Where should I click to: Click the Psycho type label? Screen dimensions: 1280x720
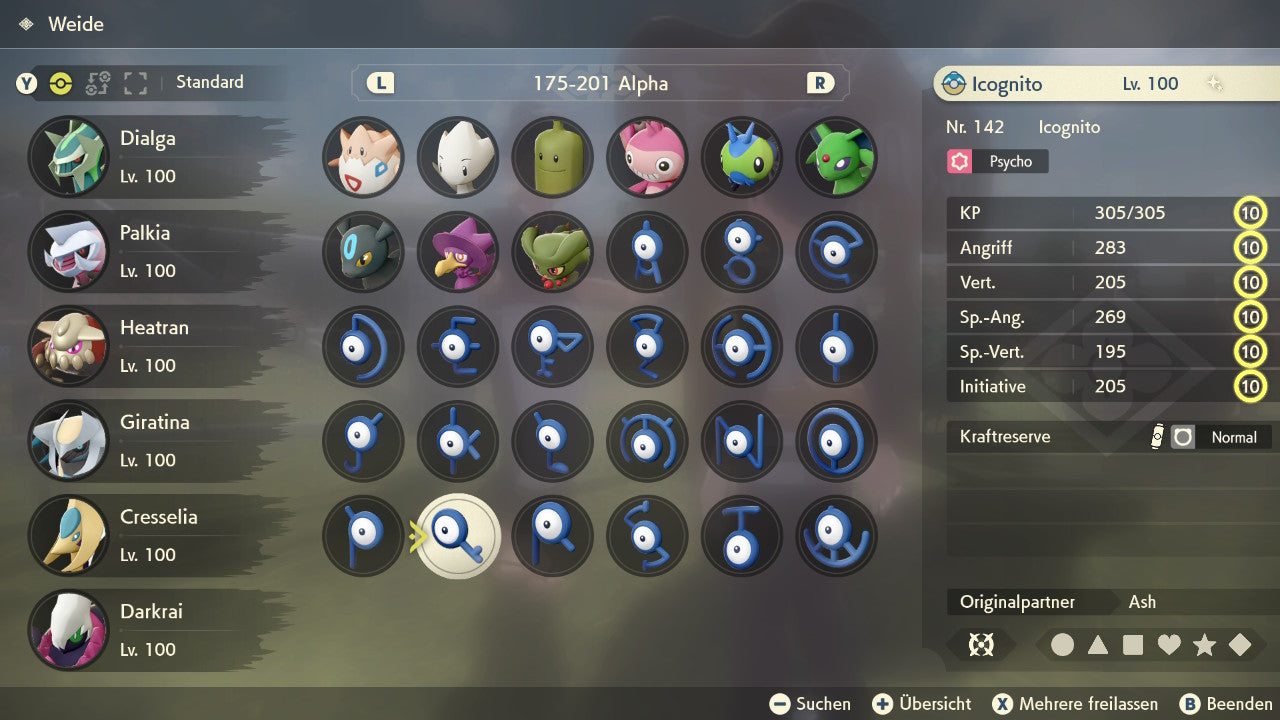[996, 161]
